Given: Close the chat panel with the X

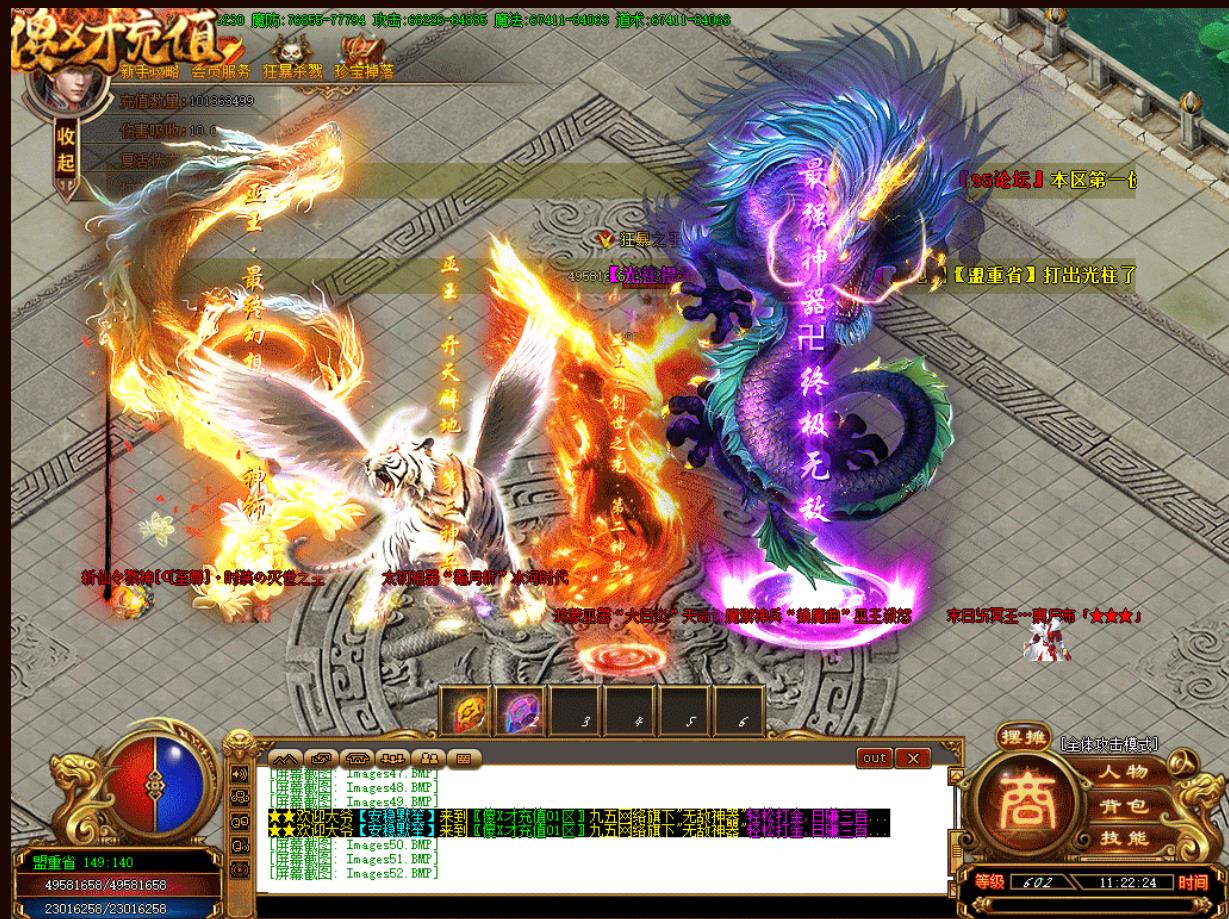Looking at the screenshot, I should pyautogui.click(x=912, y=758).
